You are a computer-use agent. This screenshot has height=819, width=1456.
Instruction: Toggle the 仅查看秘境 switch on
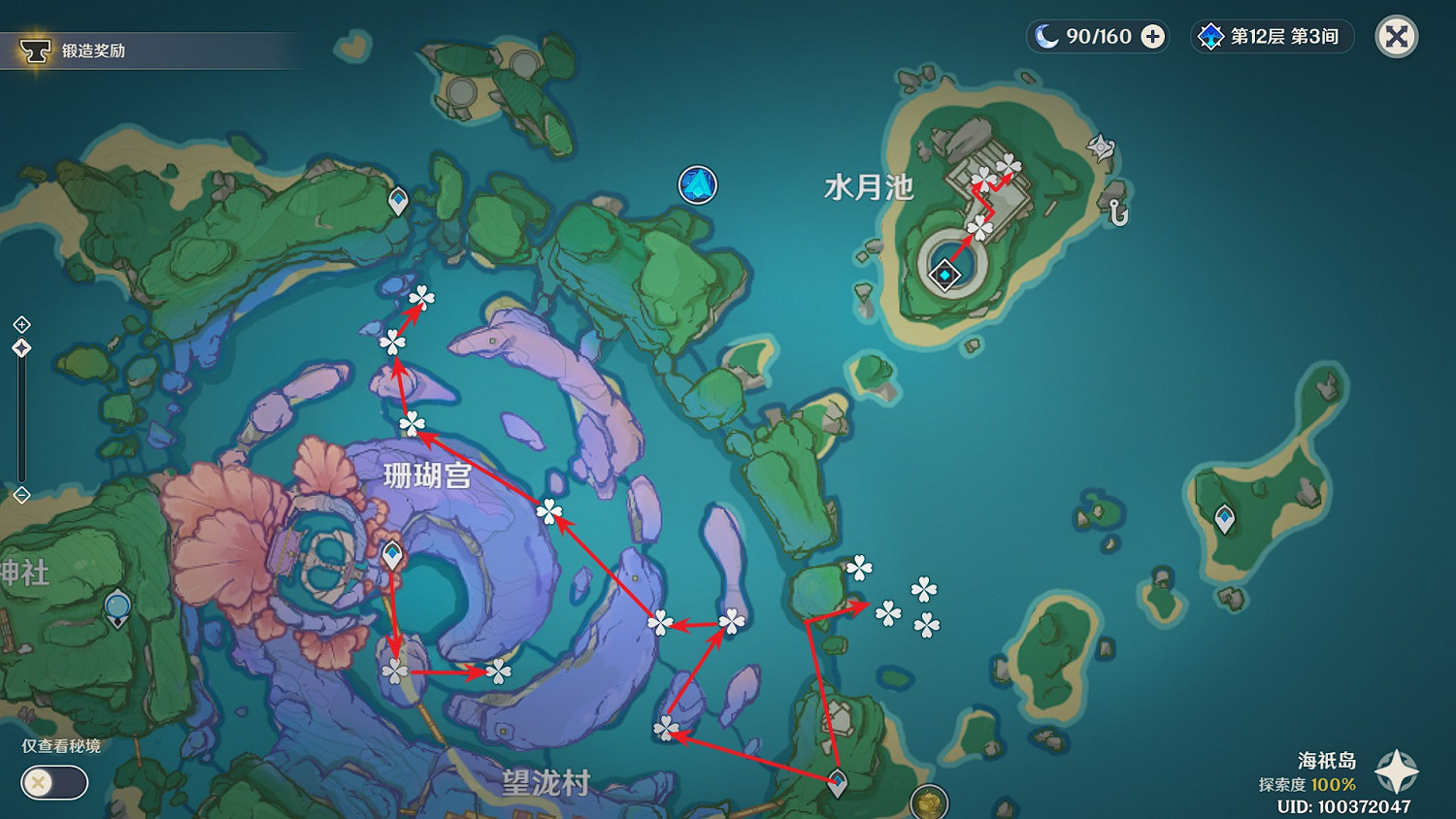[x=53, y=782]
